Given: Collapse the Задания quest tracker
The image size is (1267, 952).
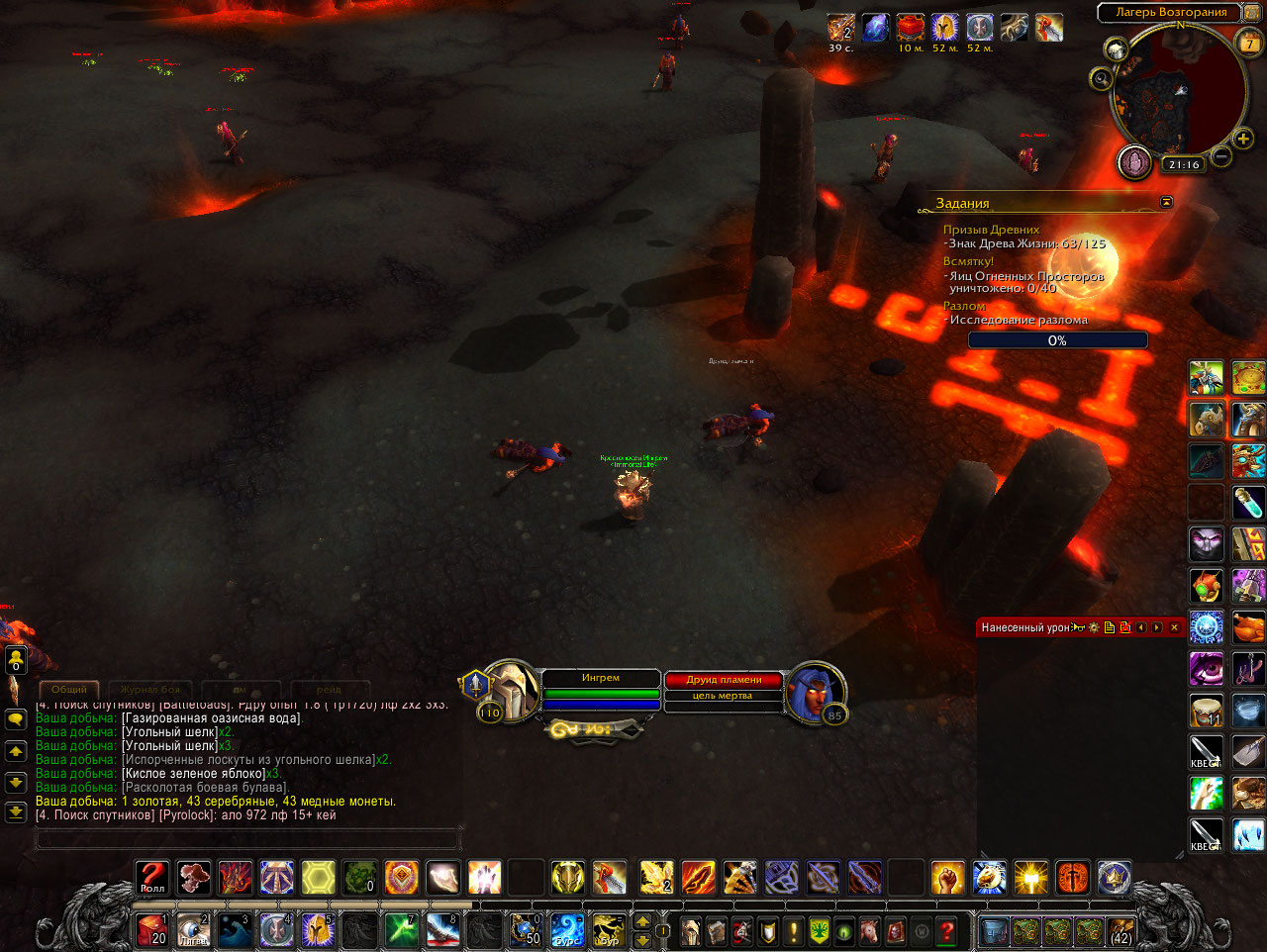Looking at the screenshot, I should point(1166,202).
